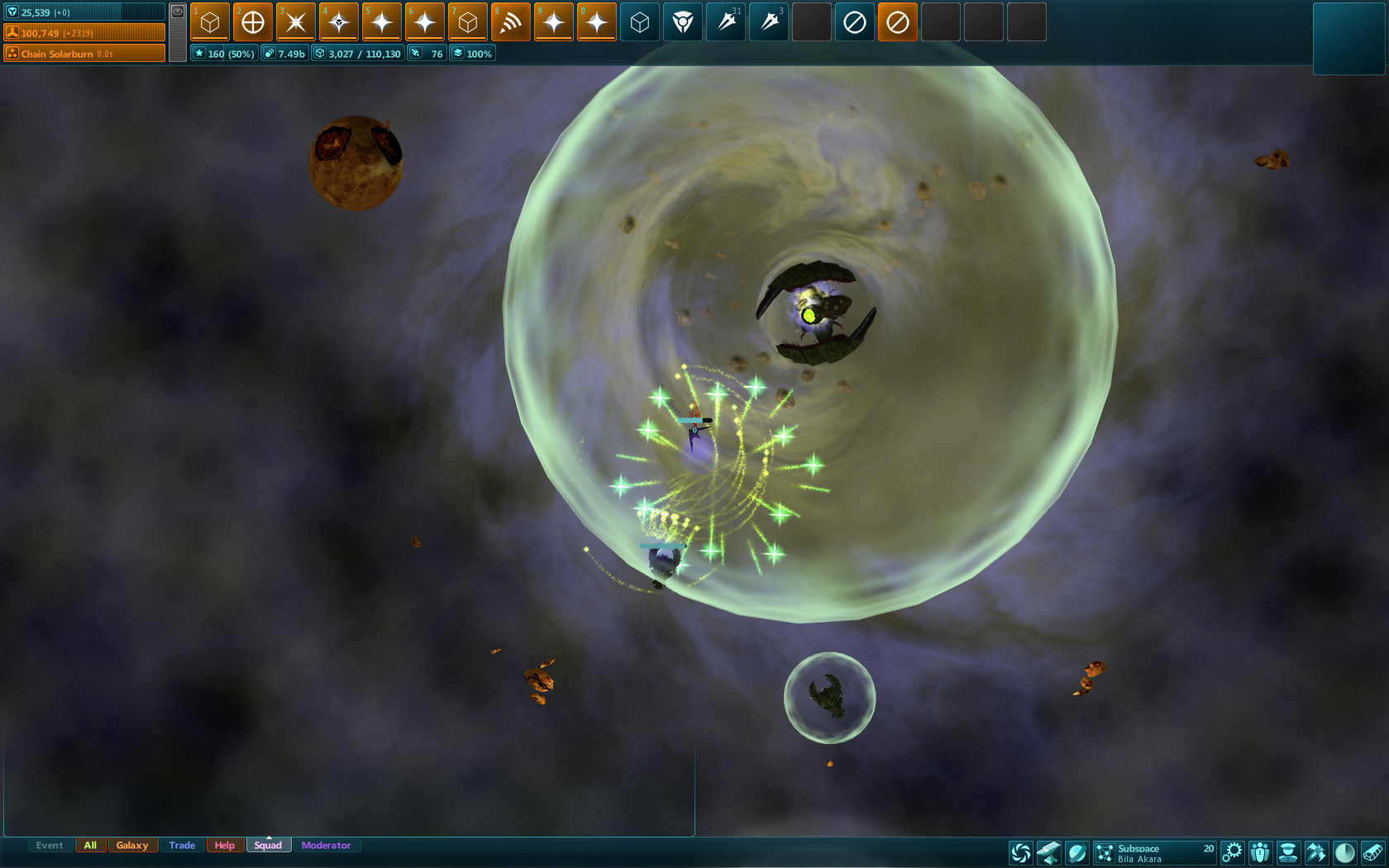Switch to the Moderator chat tab
Viewport: 1389px width, 868px height.
pos(326,845)
